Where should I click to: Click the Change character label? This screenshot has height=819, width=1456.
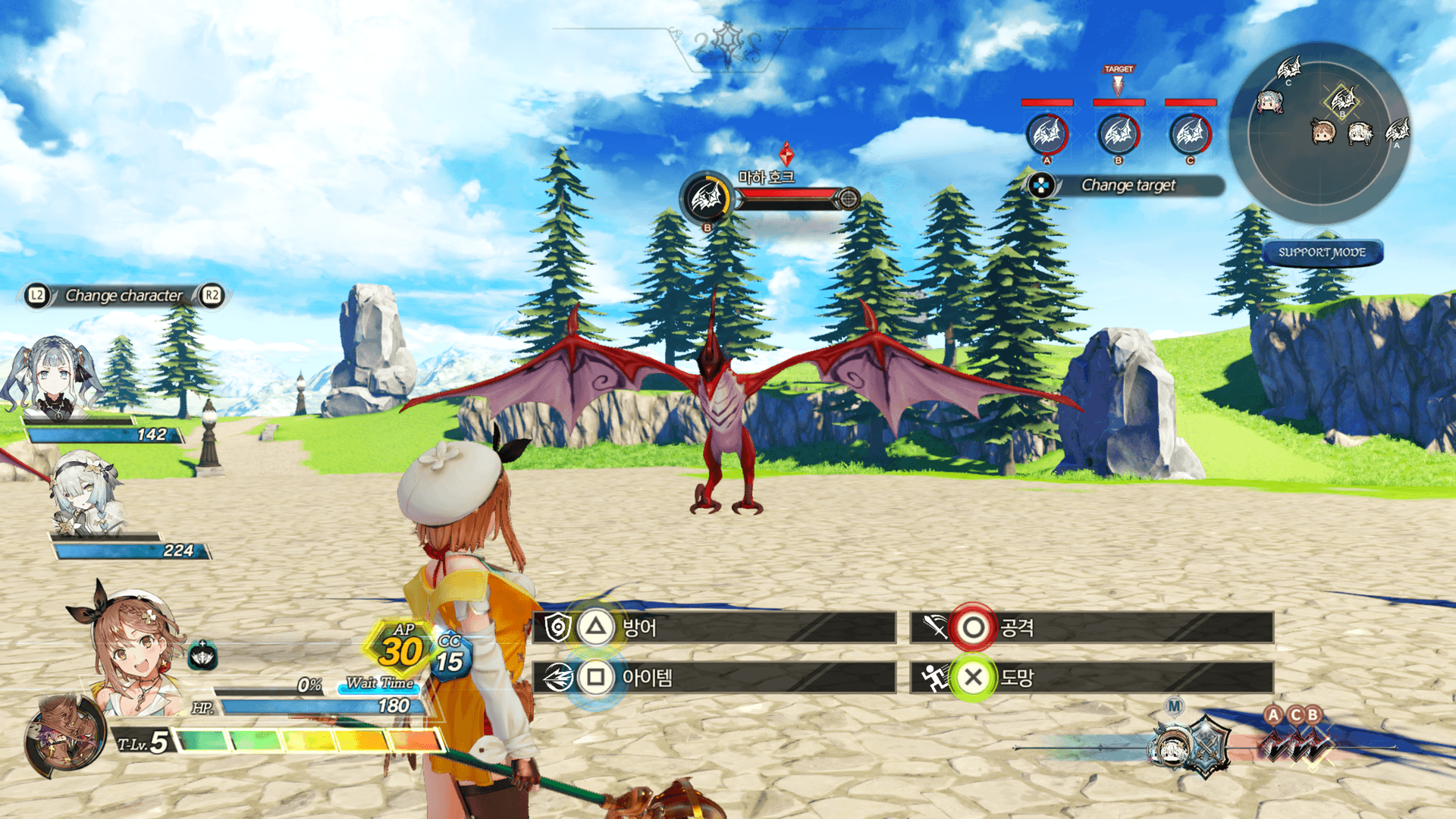click(124, 296)
